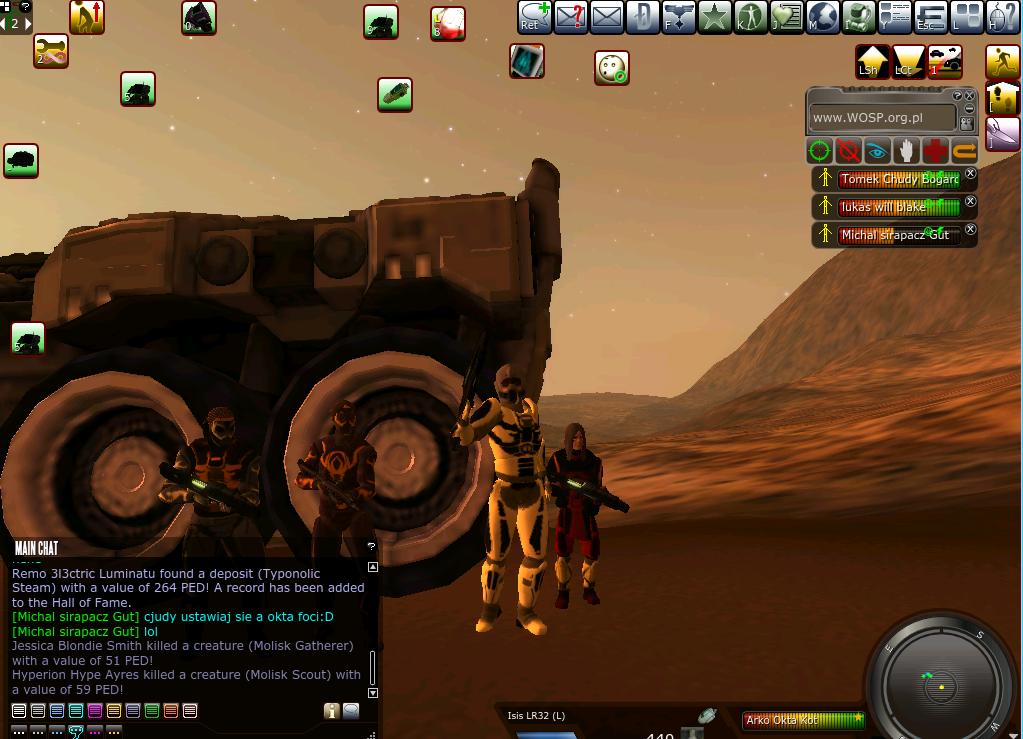1023x739 pixels.
Task: Click the radar minimap
Action: tap(941, 686)
